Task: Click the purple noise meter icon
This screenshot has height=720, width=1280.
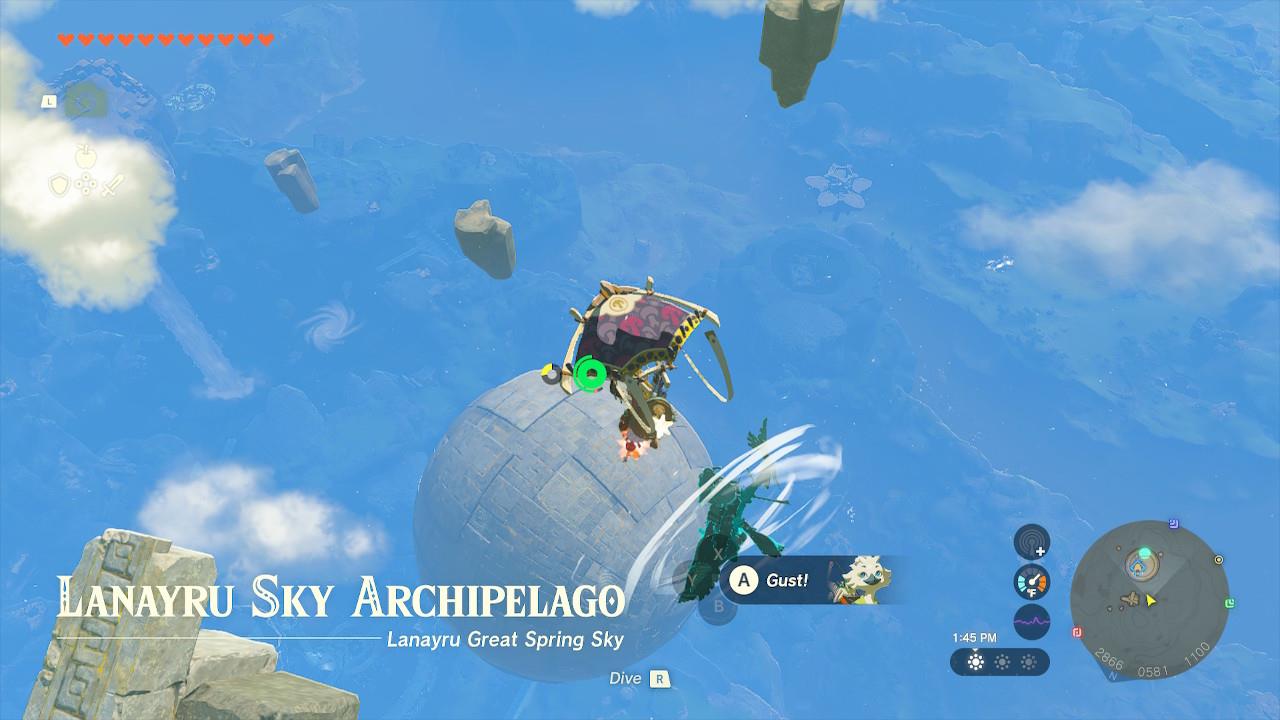Action: point(1031,621)
